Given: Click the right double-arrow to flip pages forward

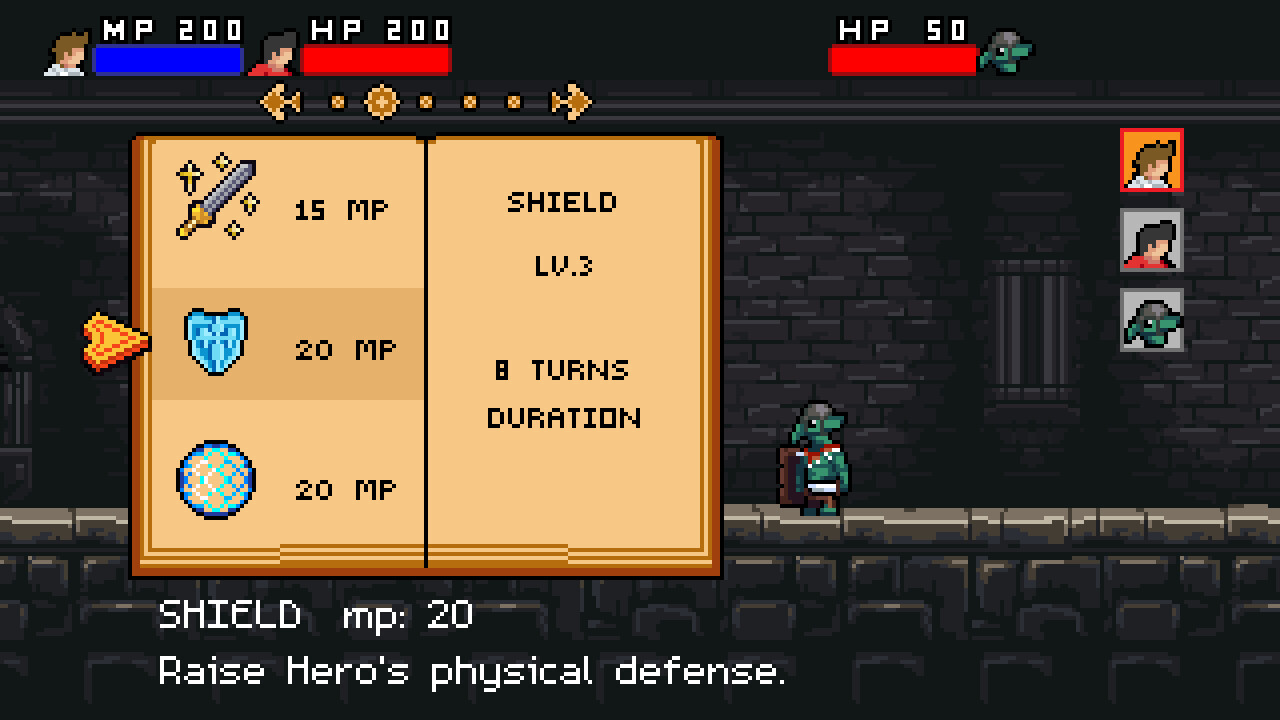Looking at the screenshot, I should (x=572, y=101).
